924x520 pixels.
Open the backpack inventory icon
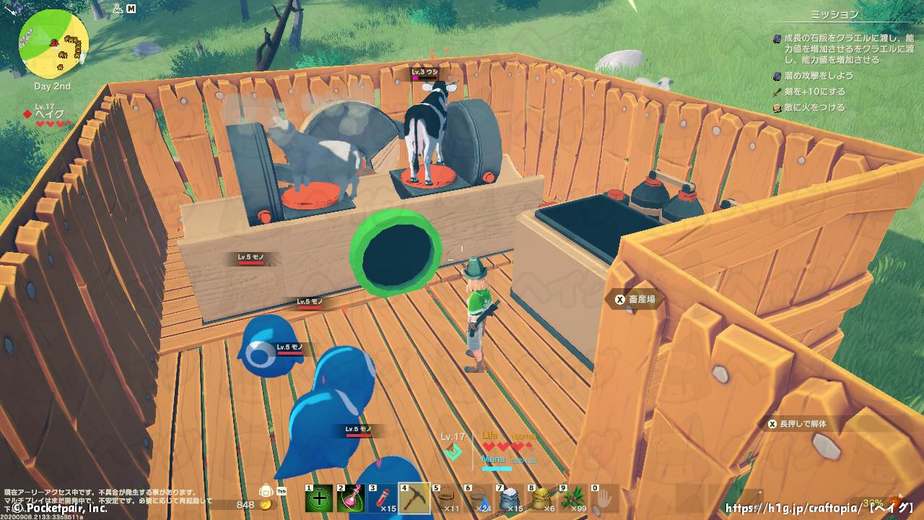click(x=267, y=492)
